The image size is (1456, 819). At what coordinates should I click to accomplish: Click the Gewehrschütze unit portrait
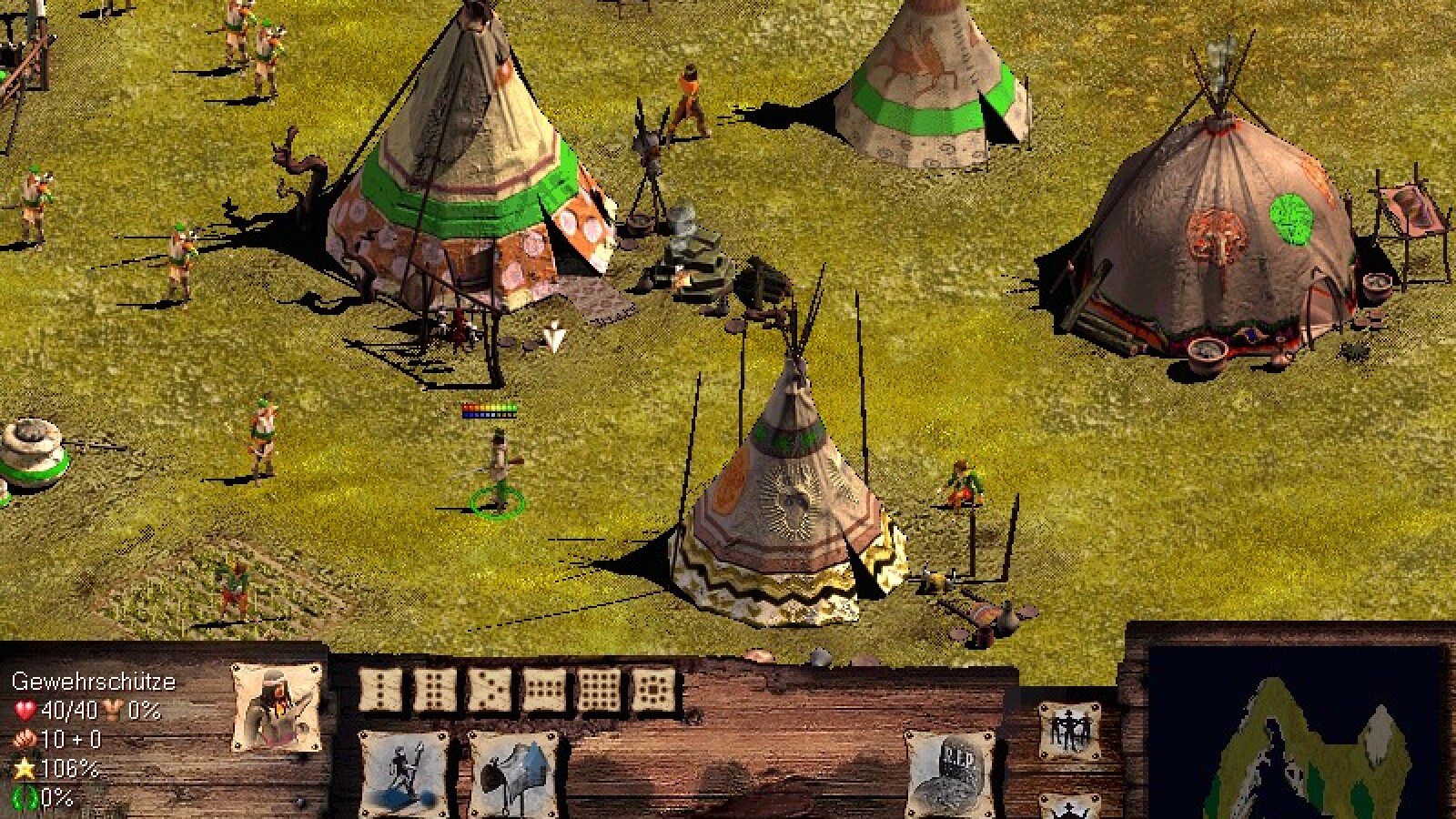click(x=277, y=707)
